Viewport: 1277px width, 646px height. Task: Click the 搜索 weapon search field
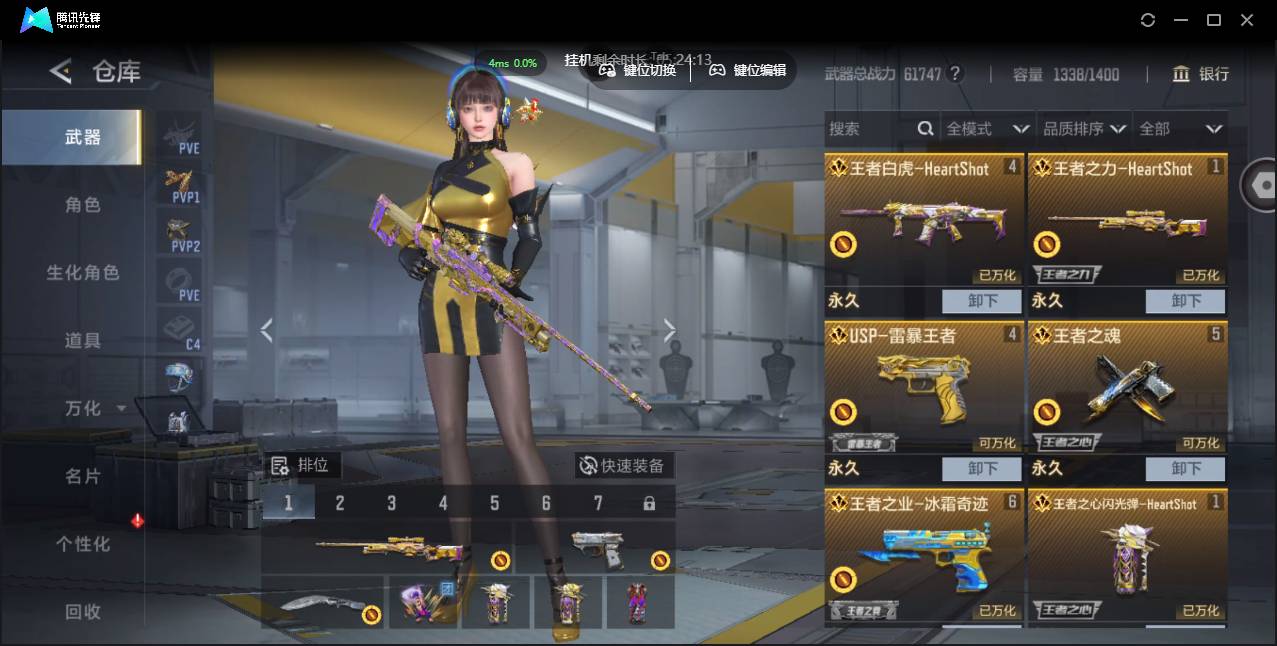[x=870, y=129]
